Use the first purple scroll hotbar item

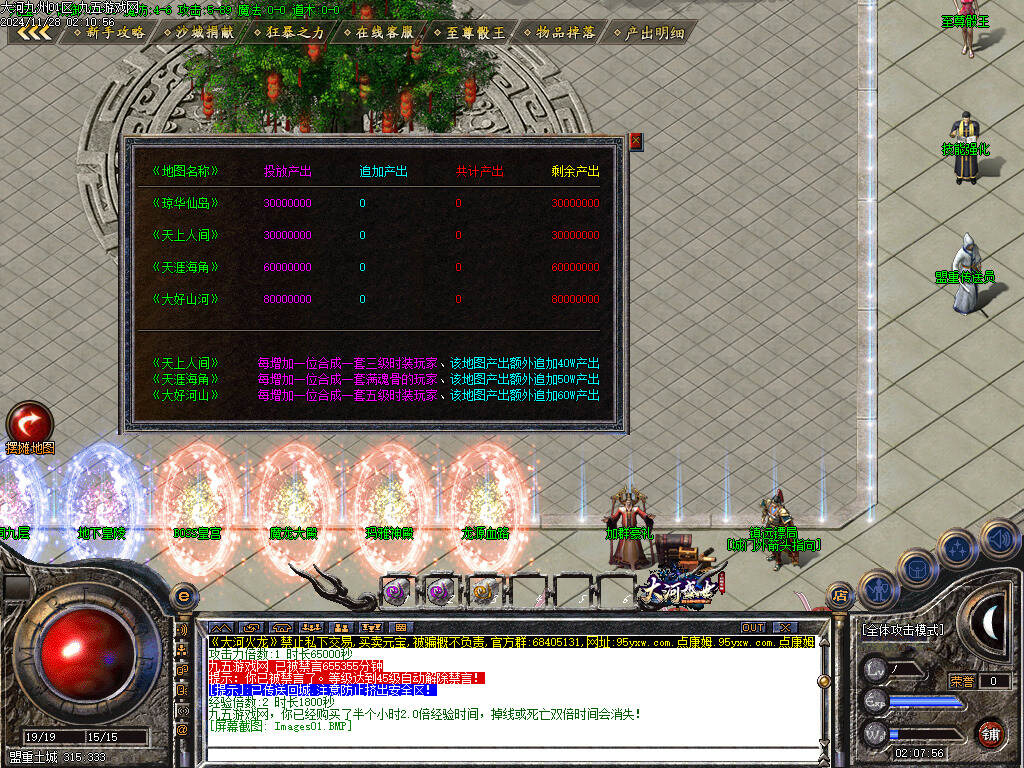click(x=397, y=591)
